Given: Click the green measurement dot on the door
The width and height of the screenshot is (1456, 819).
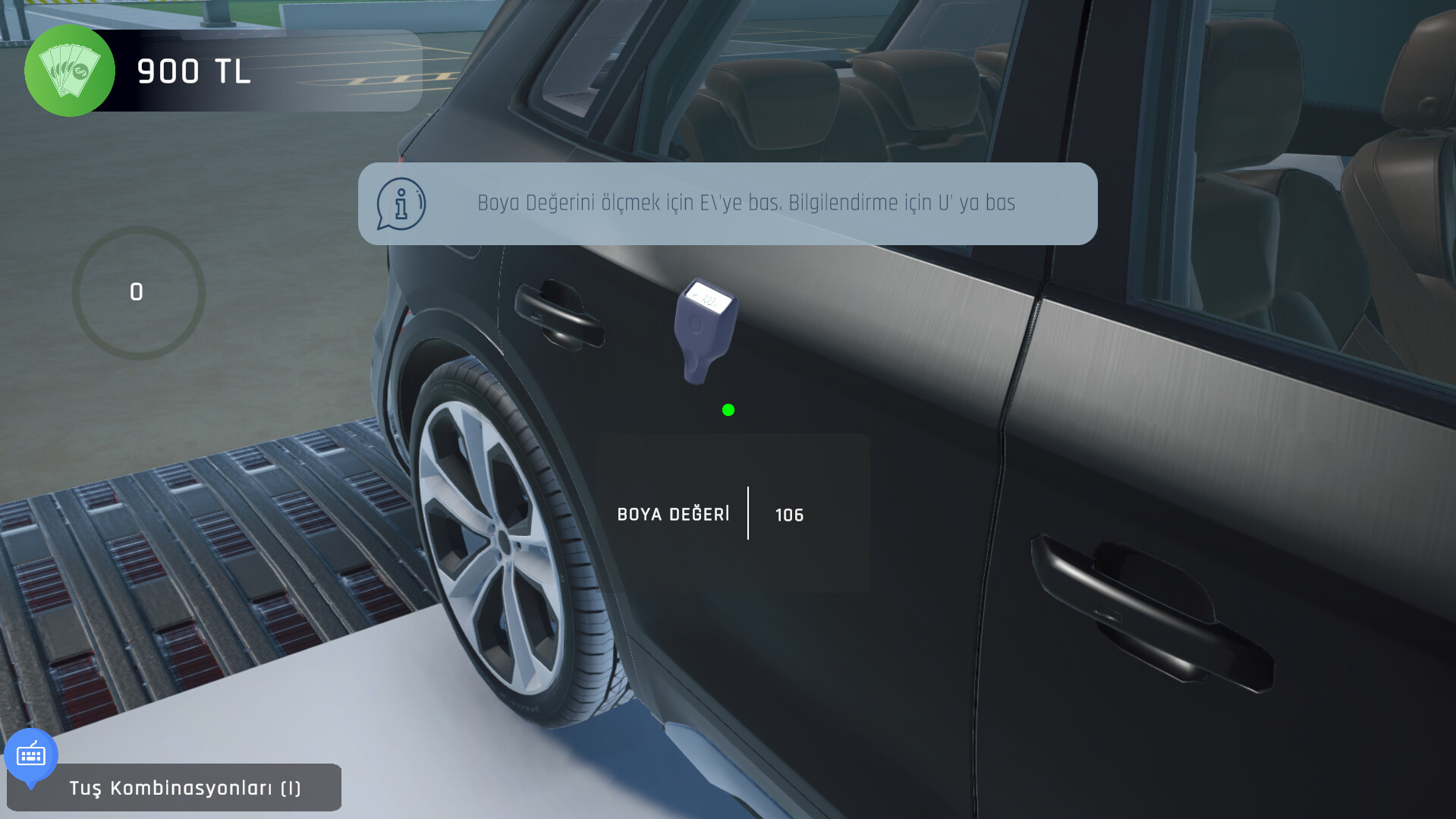Looking at the screenshot, I should pyautogui.click(x=728, y=410).
